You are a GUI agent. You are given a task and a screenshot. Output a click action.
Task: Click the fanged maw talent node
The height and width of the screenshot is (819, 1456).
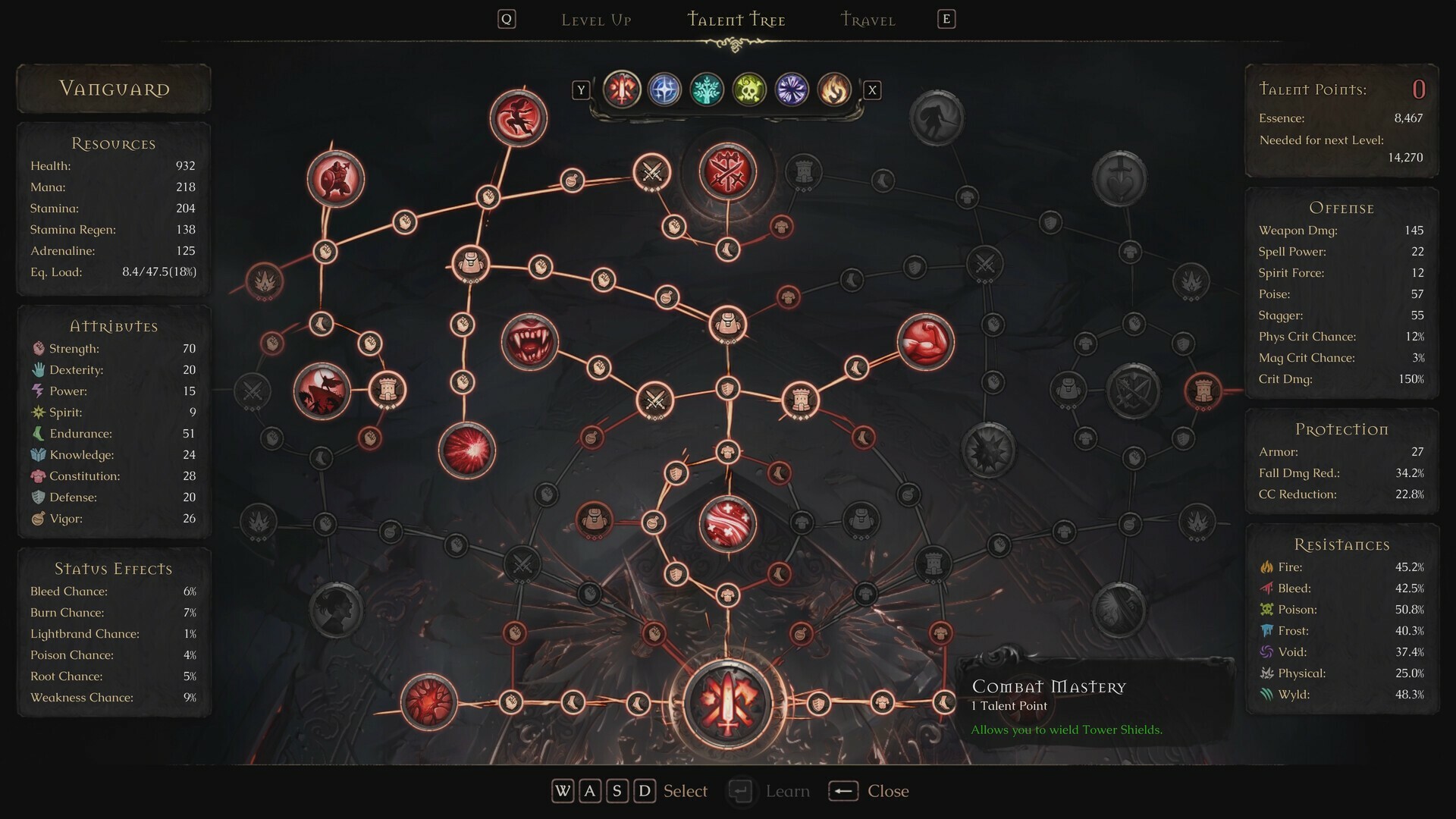(x=531, y=341)
